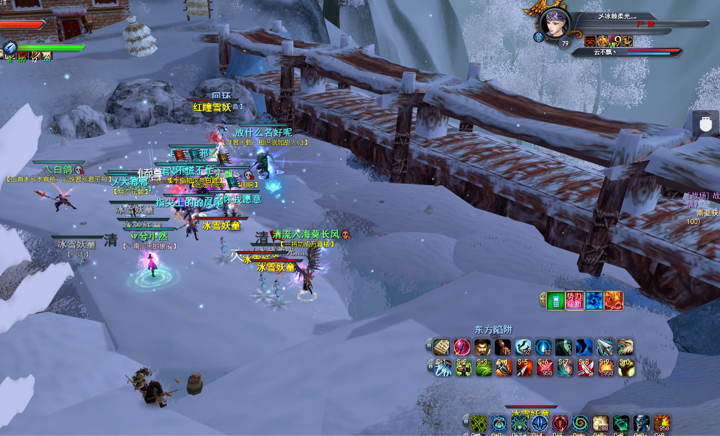Click the blue sword emblem beside the green bar
Viewport: 720px width, 436px height.
(x=10, y=47)
